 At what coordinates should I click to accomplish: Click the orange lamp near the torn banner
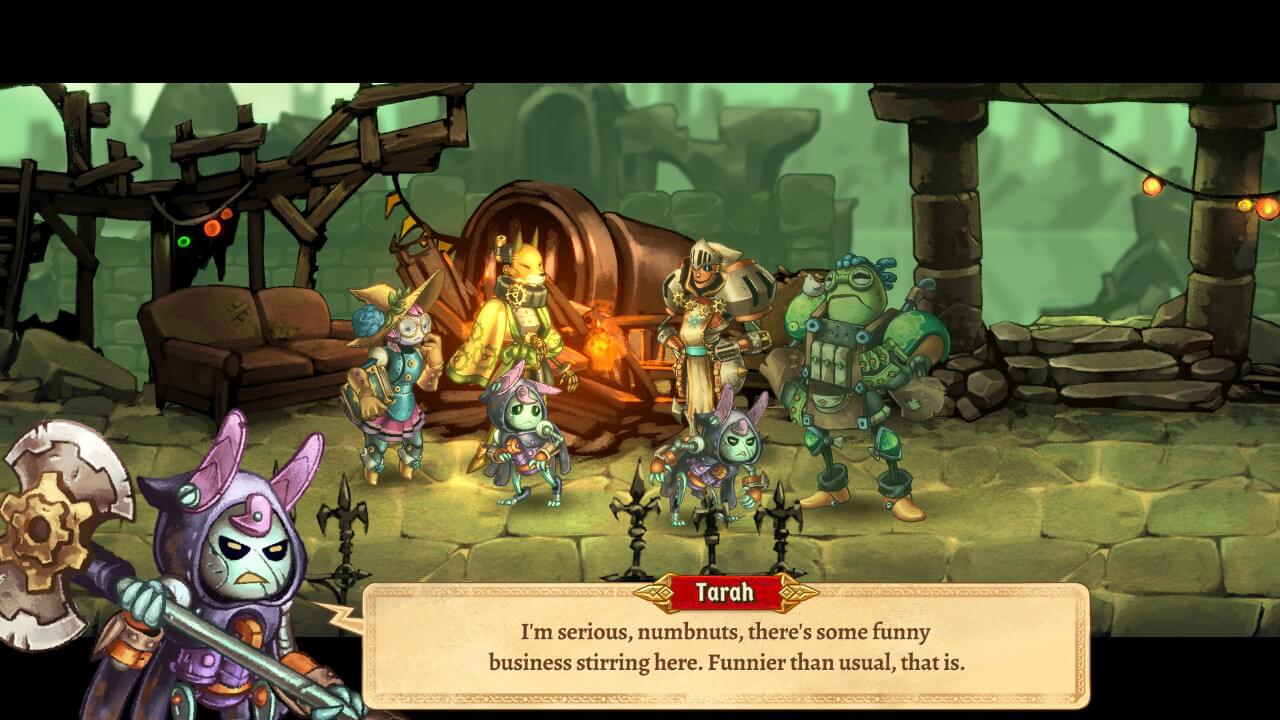(213, 229)
